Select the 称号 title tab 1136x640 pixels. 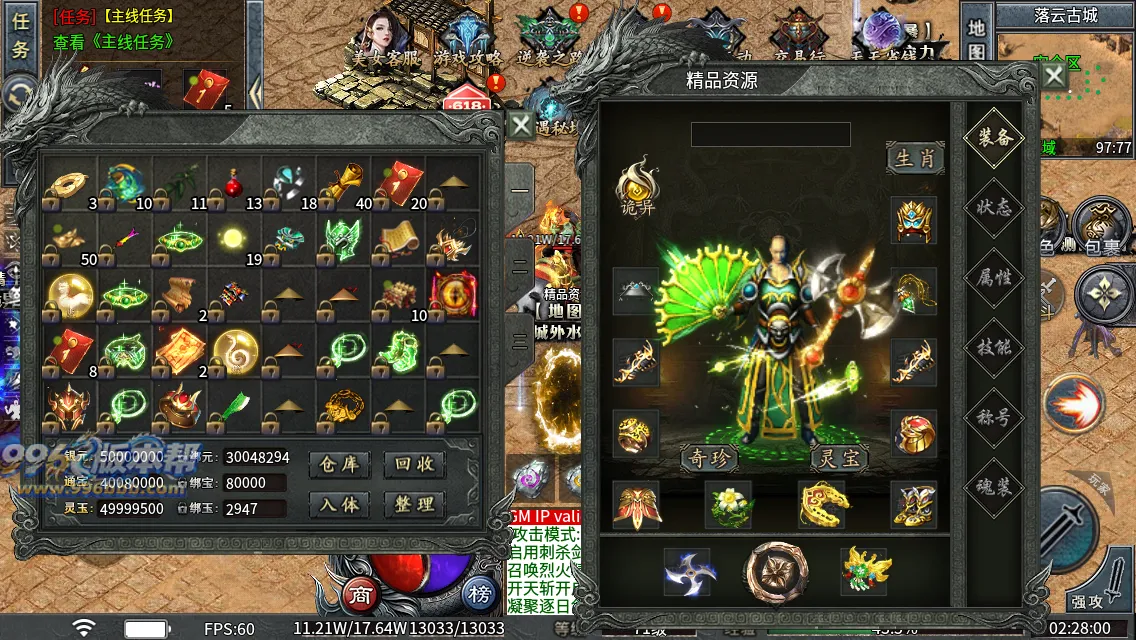[993, 416]
